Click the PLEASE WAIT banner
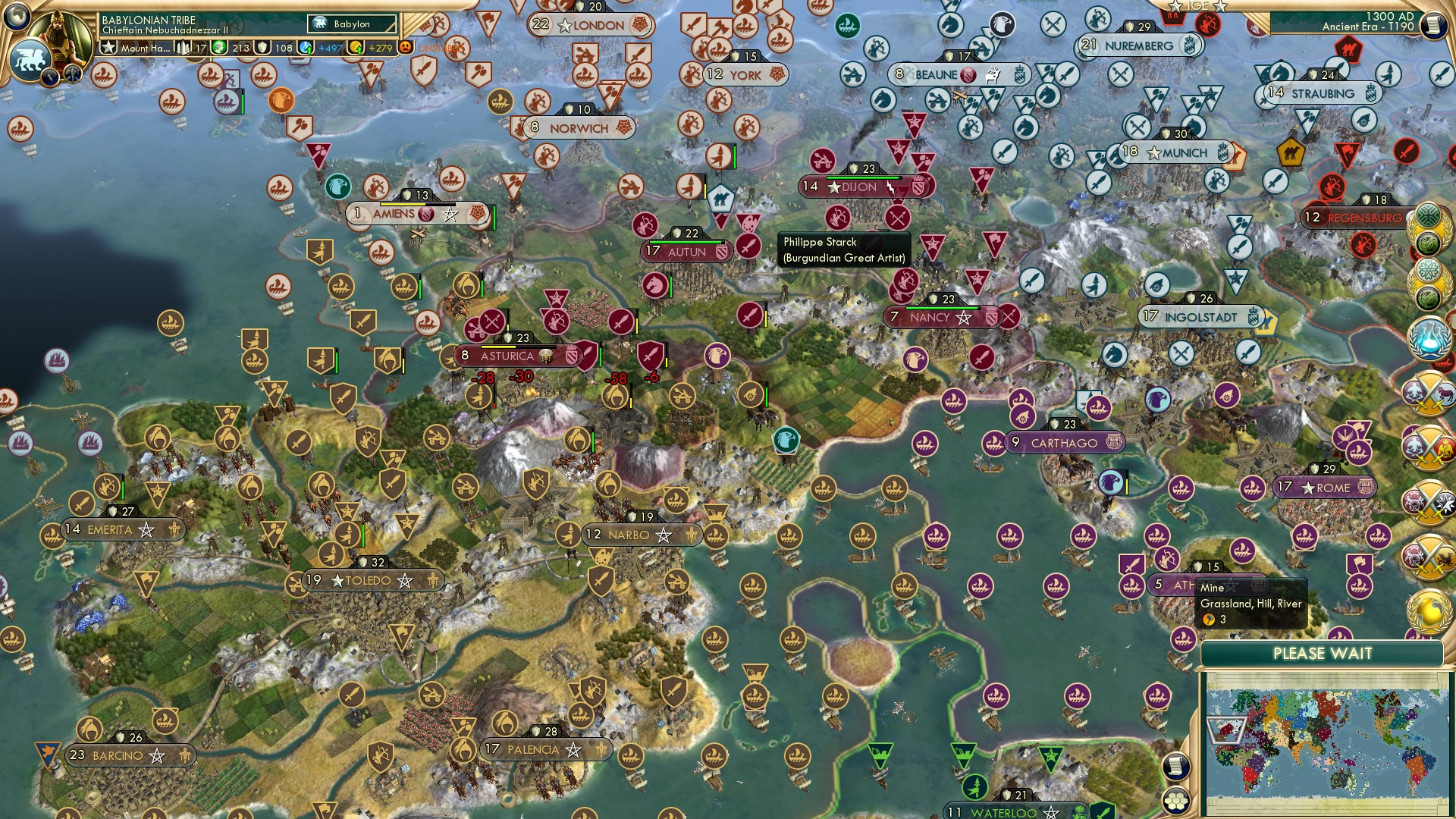1456x819 pixels. pyautogui.click(x=1324, y=654)
